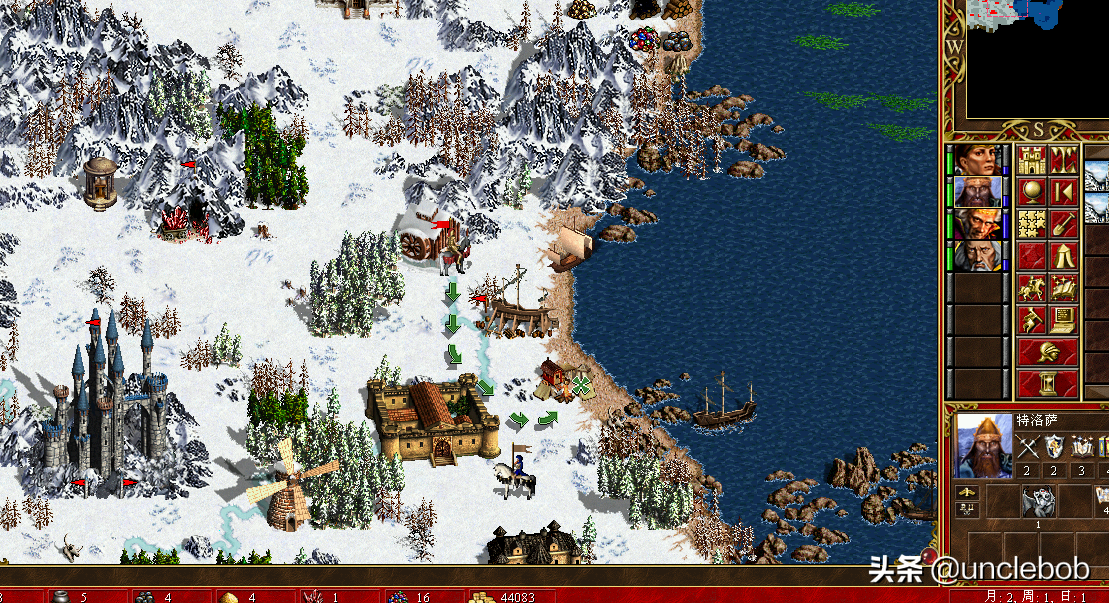Click the horn-blowing hero button
Image resolution: width=1109 pixels, height=603 pixels.
click(1032, 320)
